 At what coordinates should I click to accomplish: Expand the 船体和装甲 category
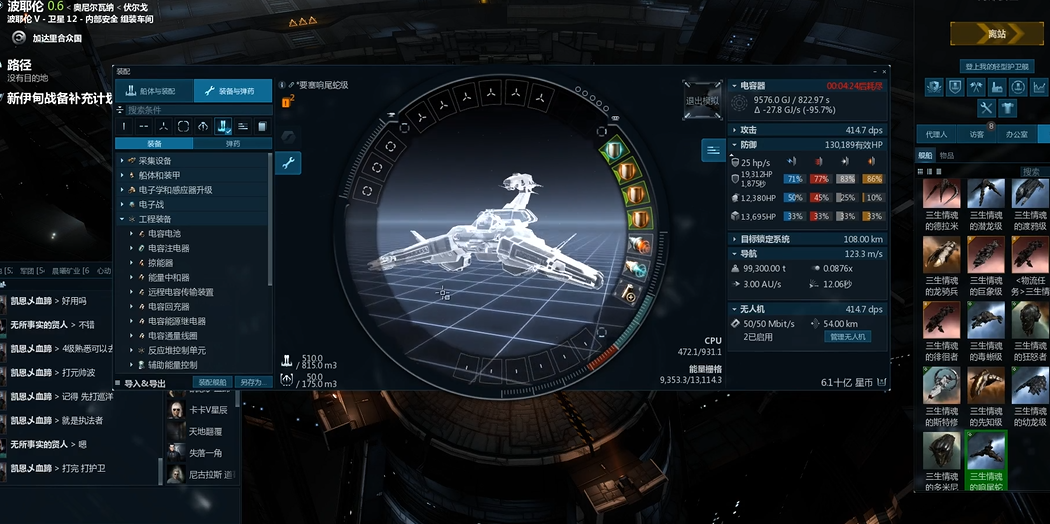pos(157,175)
